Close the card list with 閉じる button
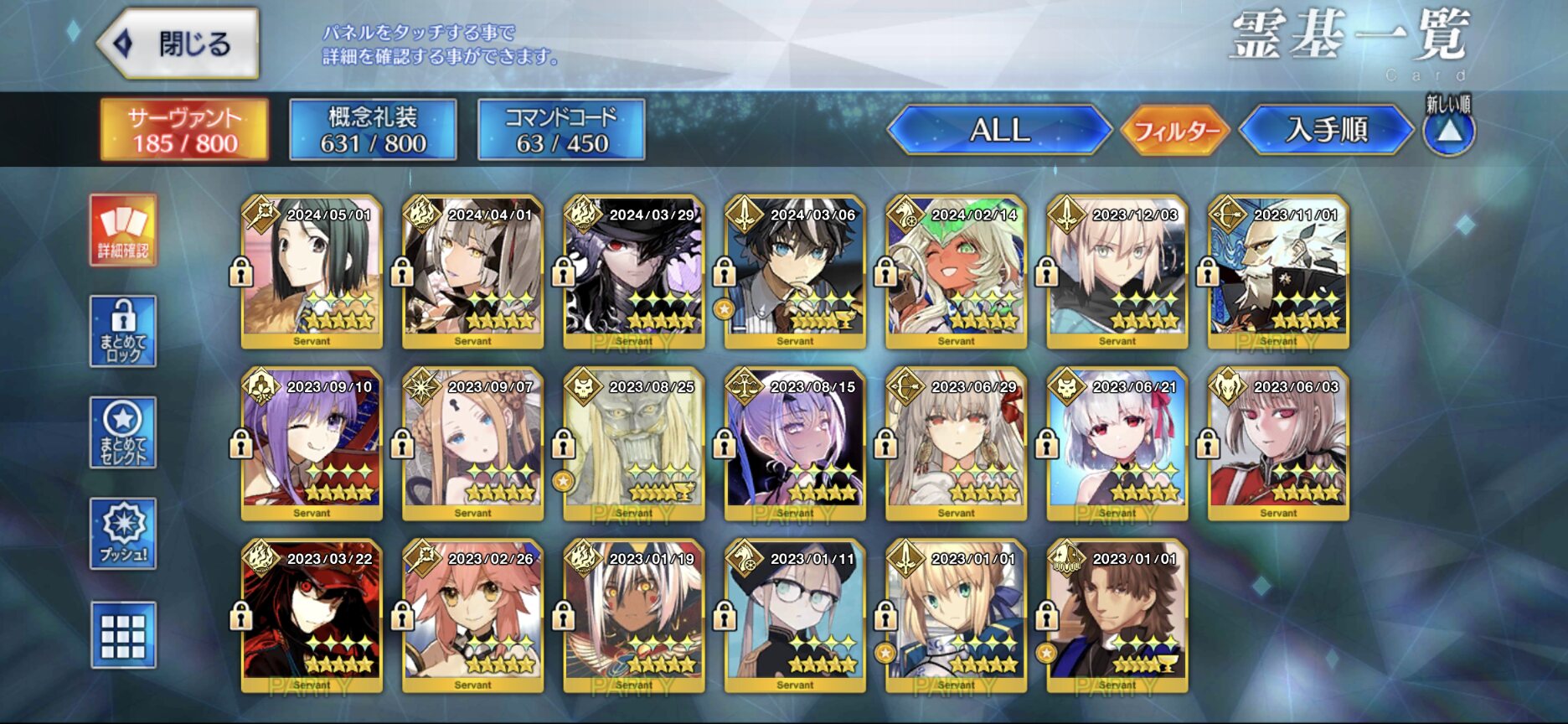This screenshot has width=1568, height=724. click(179, 44)
